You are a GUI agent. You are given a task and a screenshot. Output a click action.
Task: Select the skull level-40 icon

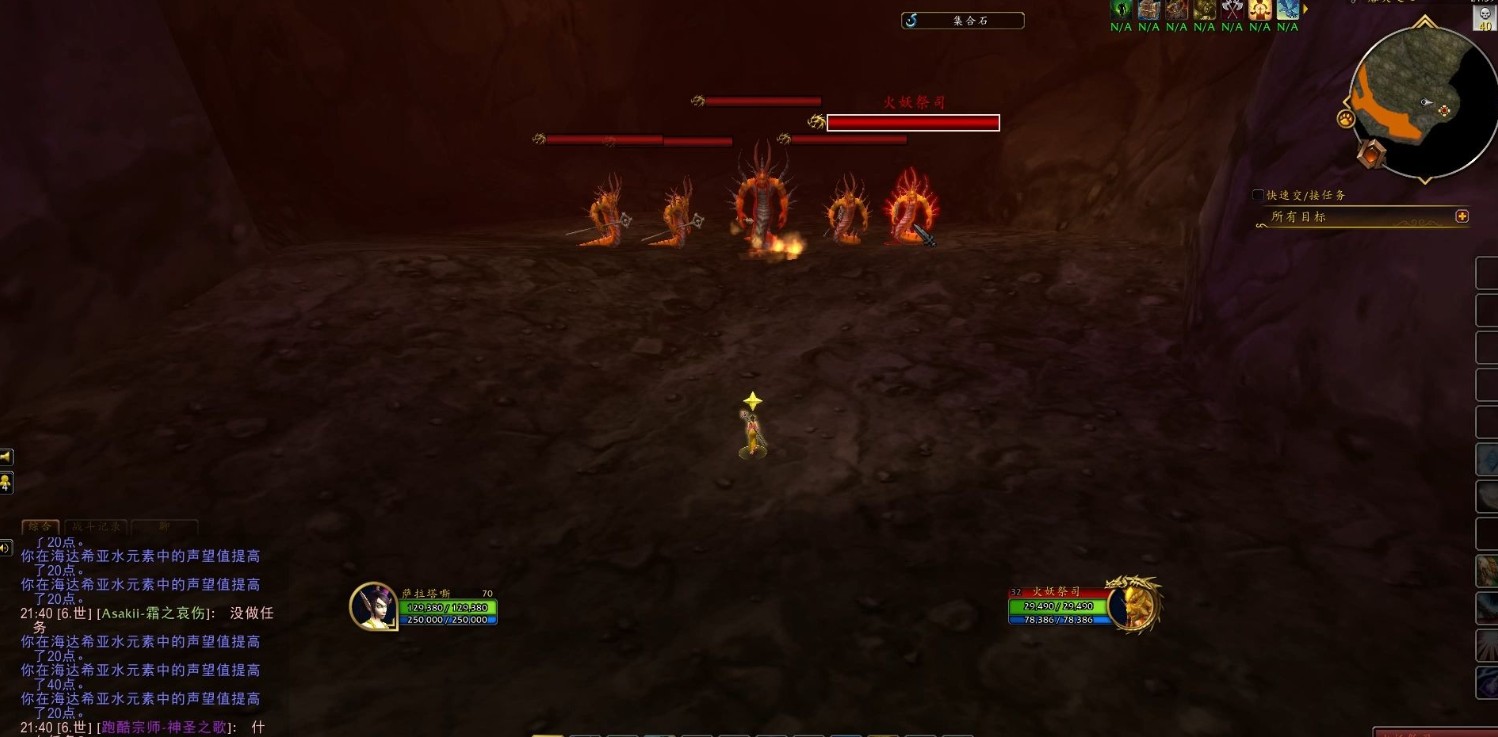[x=1484, y=19]
